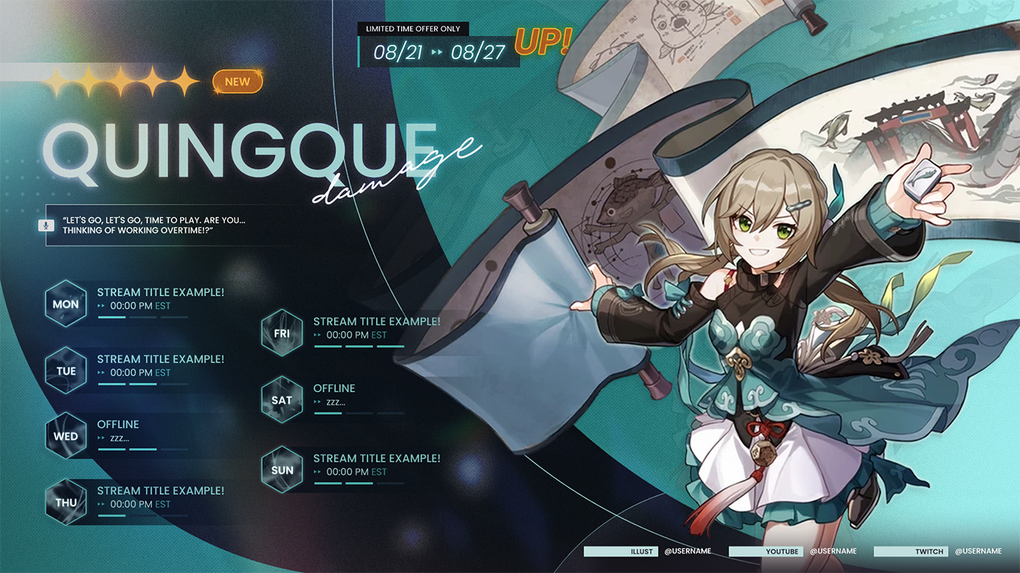Pick the SAT hexagon day badge
The width and height of the screenshot is (1020, 573).
[x=282, y=400]
